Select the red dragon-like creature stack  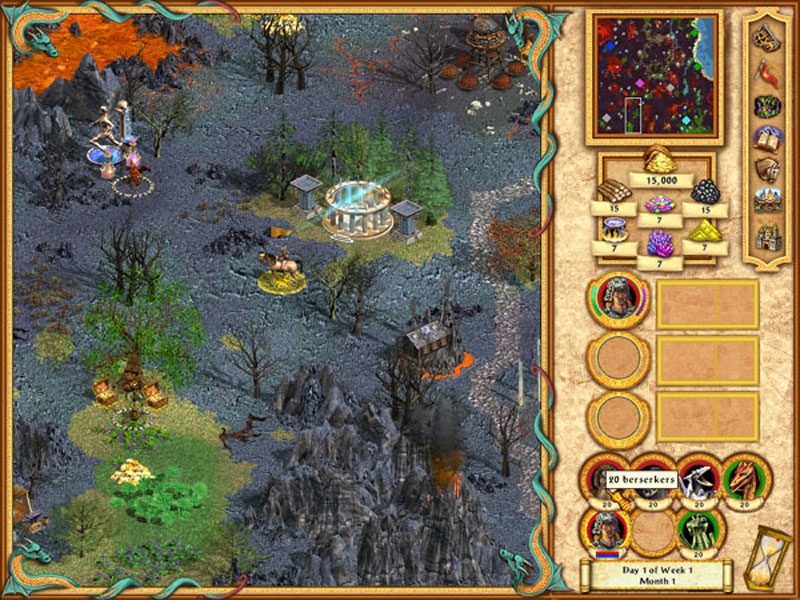(x=745, y=480)
